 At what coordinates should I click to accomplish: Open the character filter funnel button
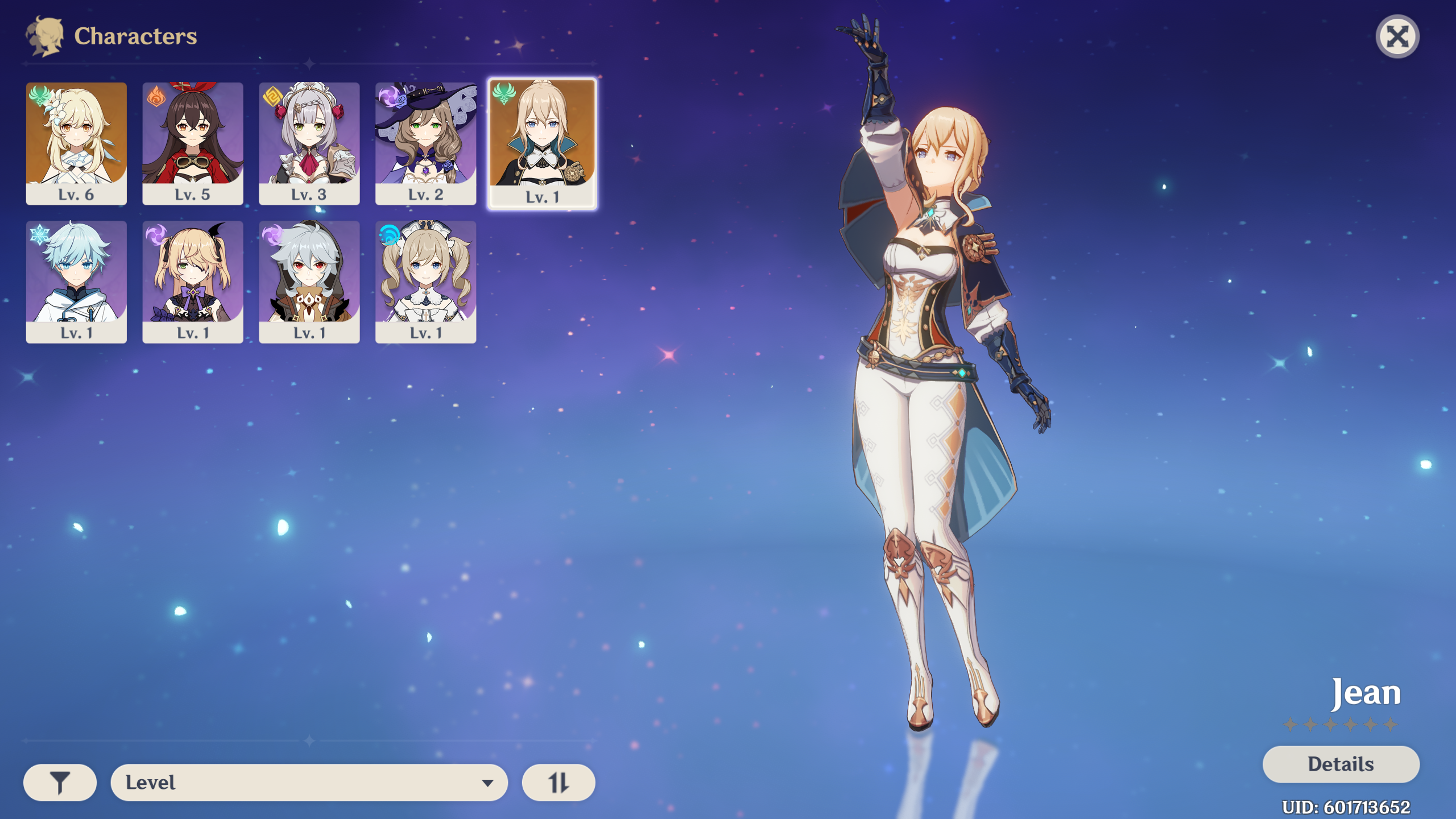(x=60, y=783)
